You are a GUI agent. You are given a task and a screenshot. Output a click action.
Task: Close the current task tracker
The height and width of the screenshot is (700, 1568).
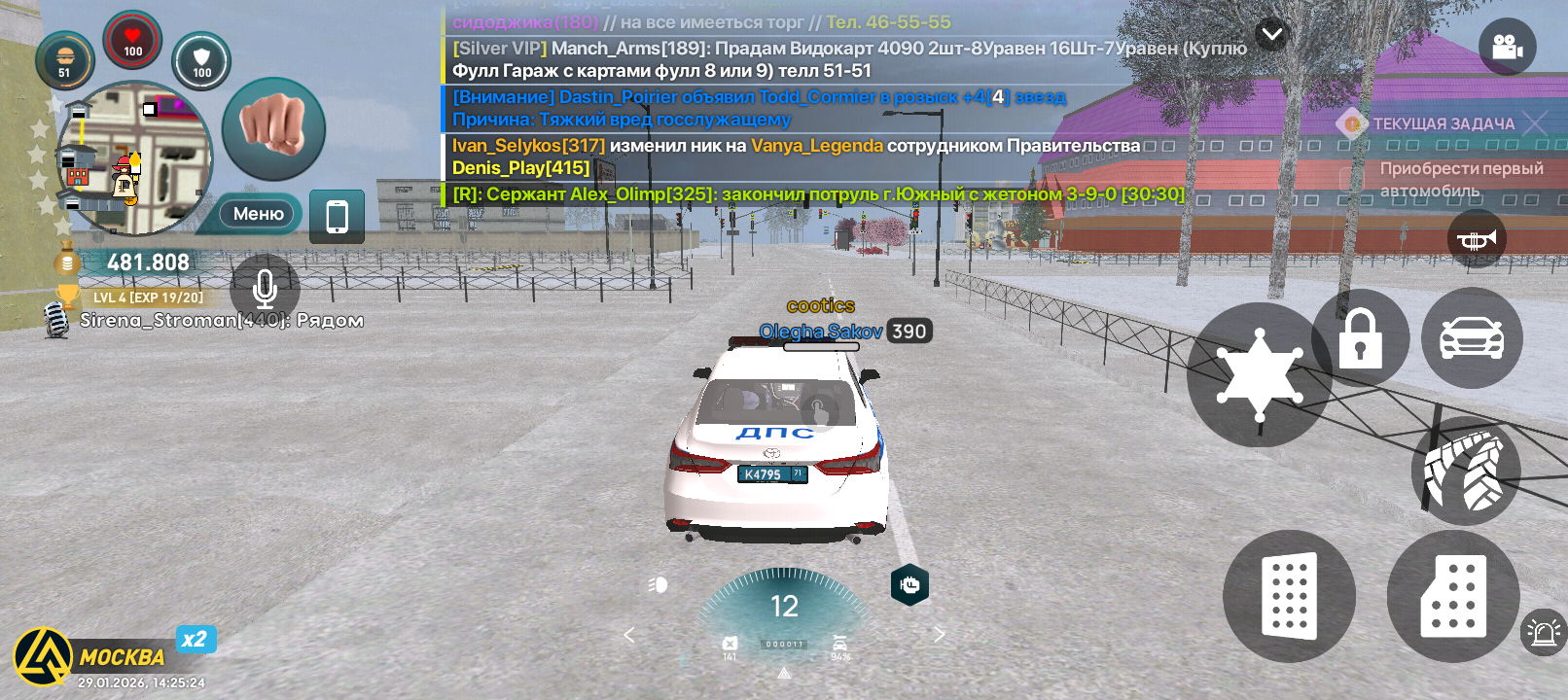(x=1535, y=123)
